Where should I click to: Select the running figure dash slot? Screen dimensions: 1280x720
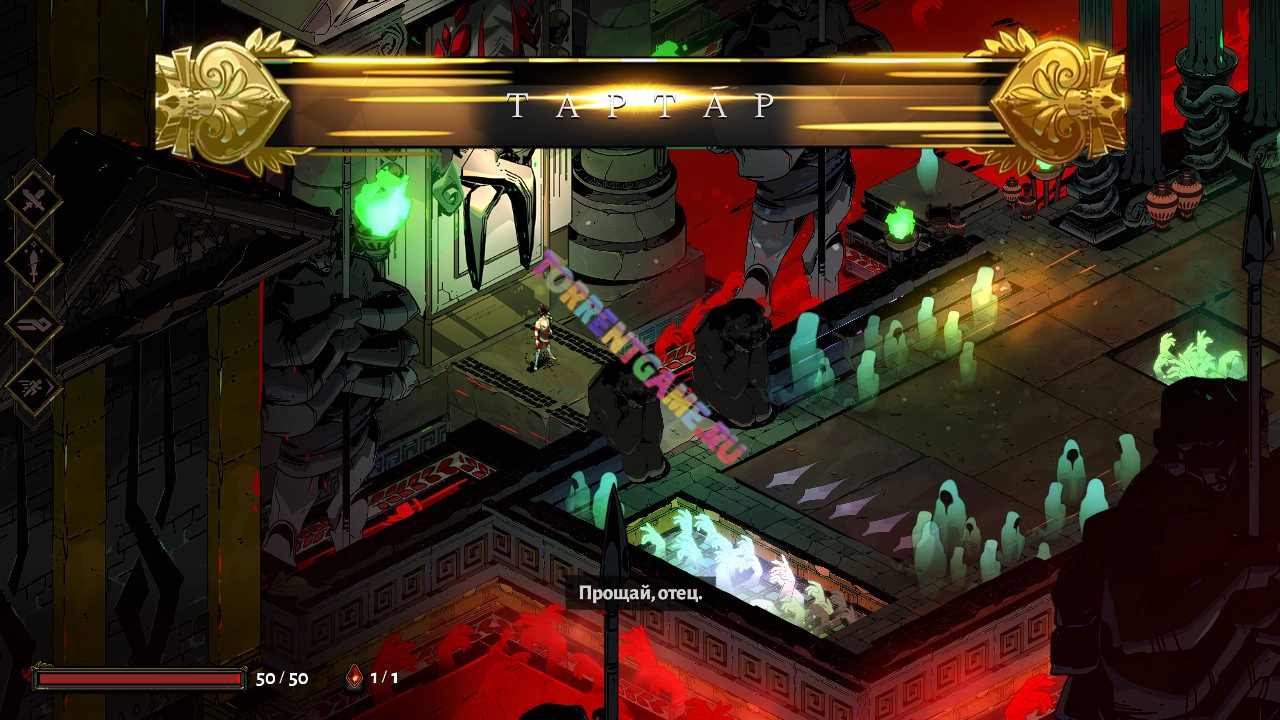coord(34,387)
